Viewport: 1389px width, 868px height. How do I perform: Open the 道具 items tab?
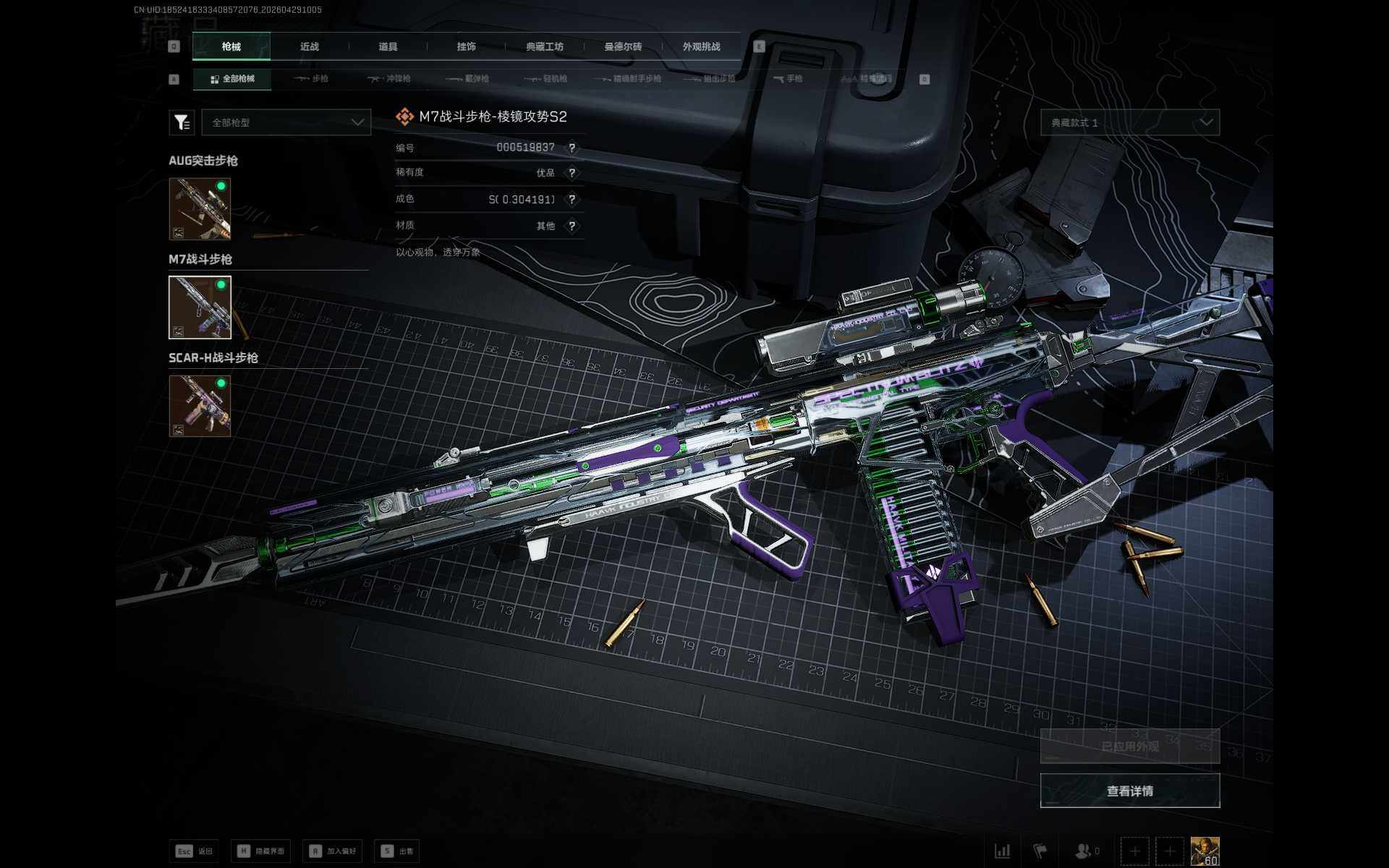[x=388, y=46]
